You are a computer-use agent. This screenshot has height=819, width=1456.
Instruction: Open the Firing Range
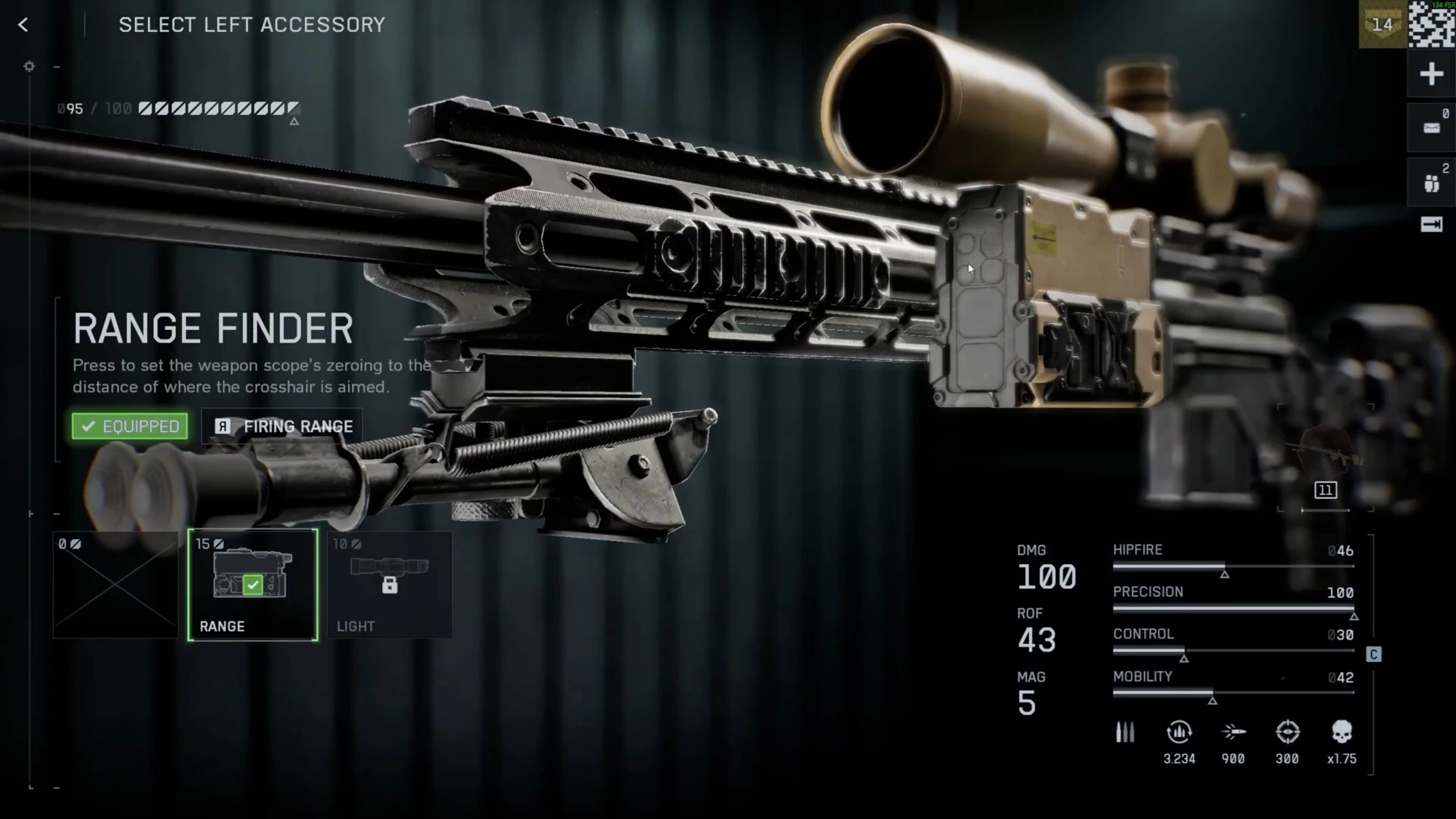(283, 426)
